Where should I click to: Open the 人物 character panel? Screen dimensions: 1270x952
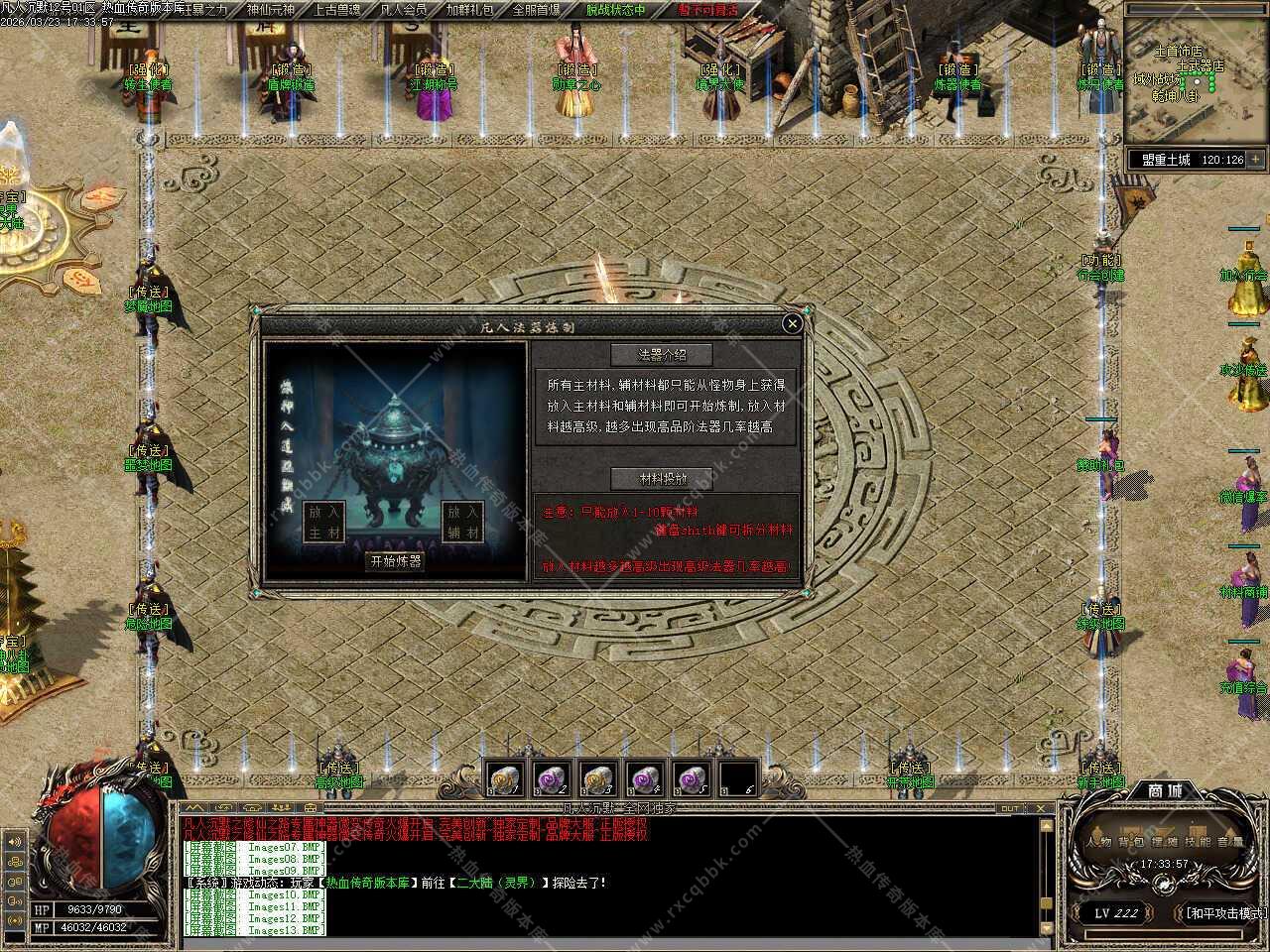coord(1099,842)
